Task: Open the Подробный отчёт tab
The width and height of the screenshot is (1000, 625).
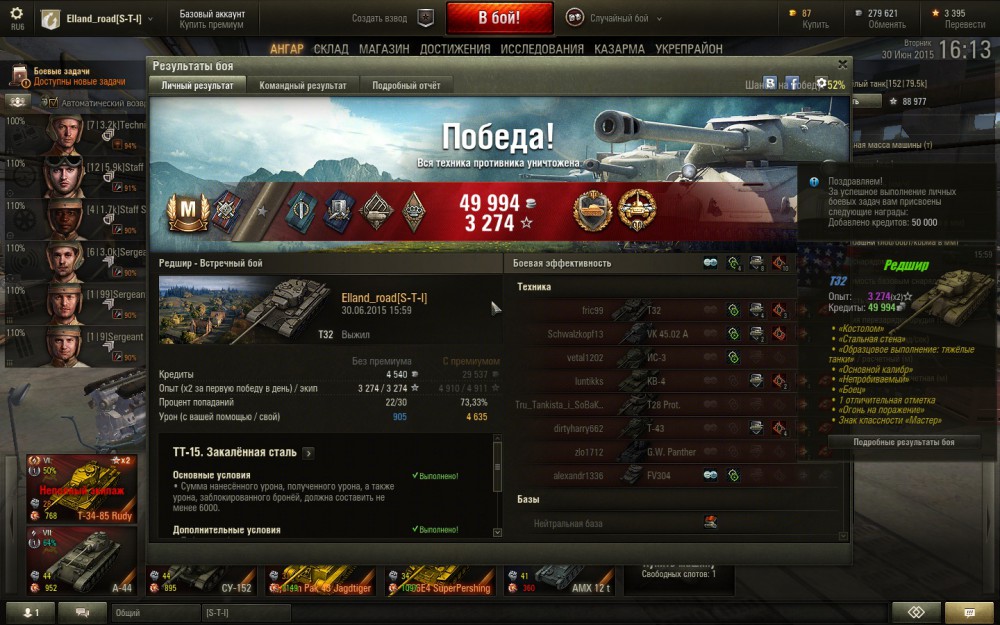Action: tap(406, 86)
